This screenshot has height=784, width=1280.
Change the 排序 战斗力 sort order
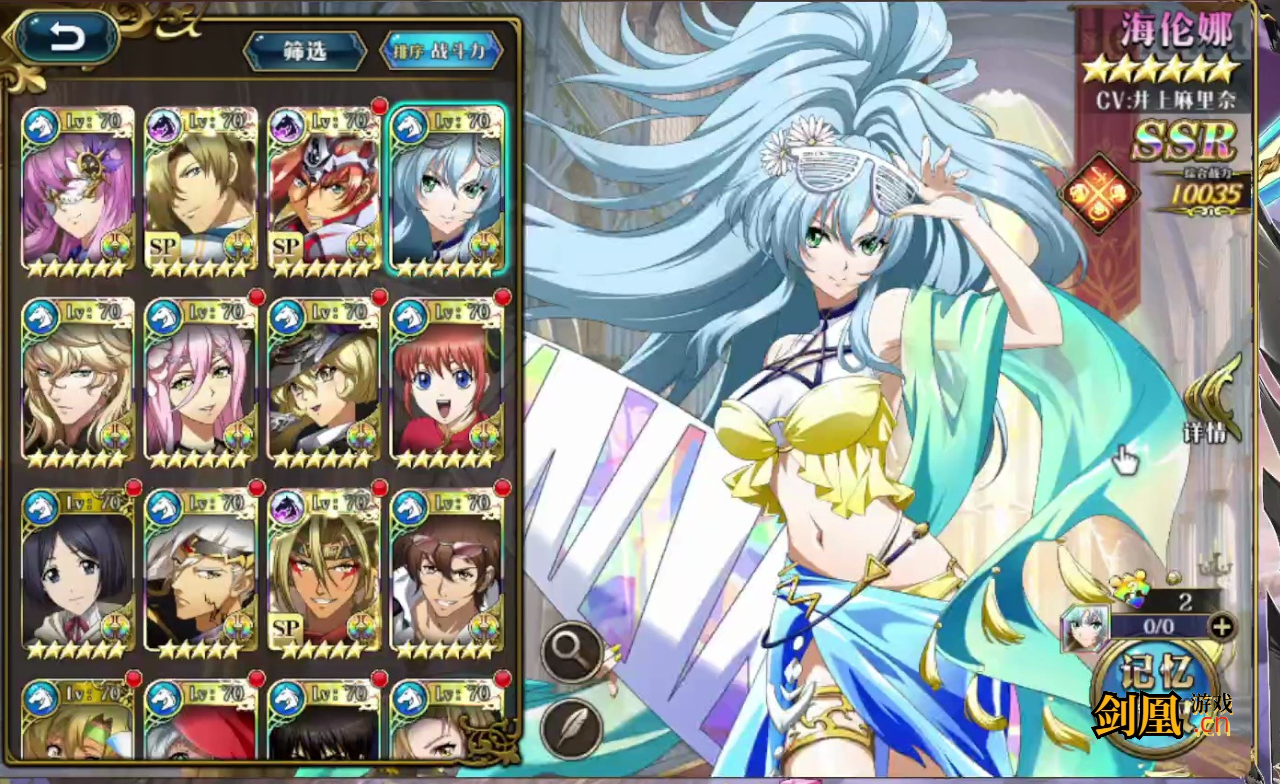pyautogui.click(x=441, y=51)
